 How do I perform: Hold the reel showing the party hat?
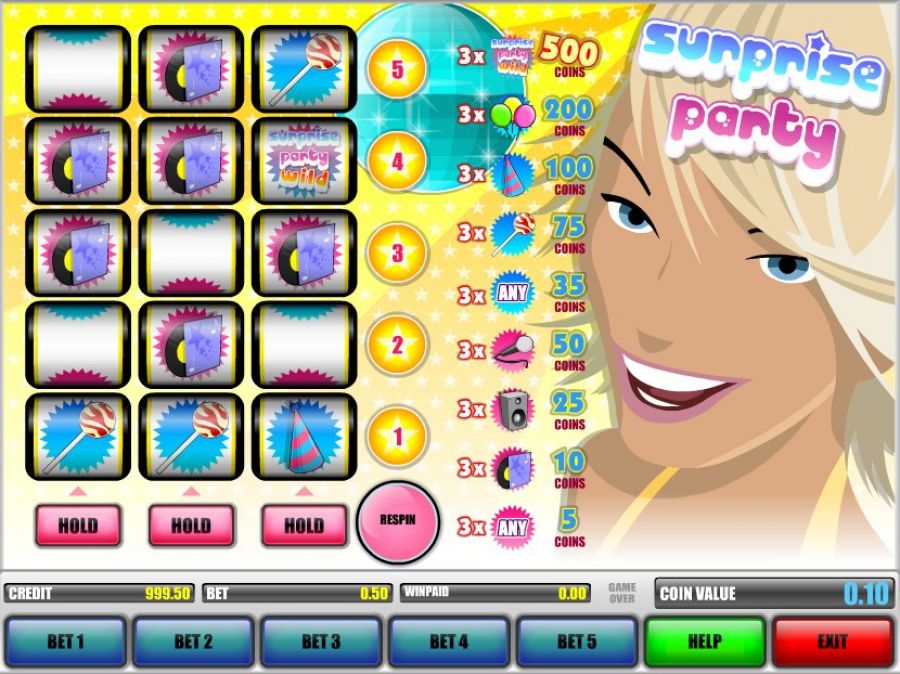pyautogui.click(x=304, y=525)
